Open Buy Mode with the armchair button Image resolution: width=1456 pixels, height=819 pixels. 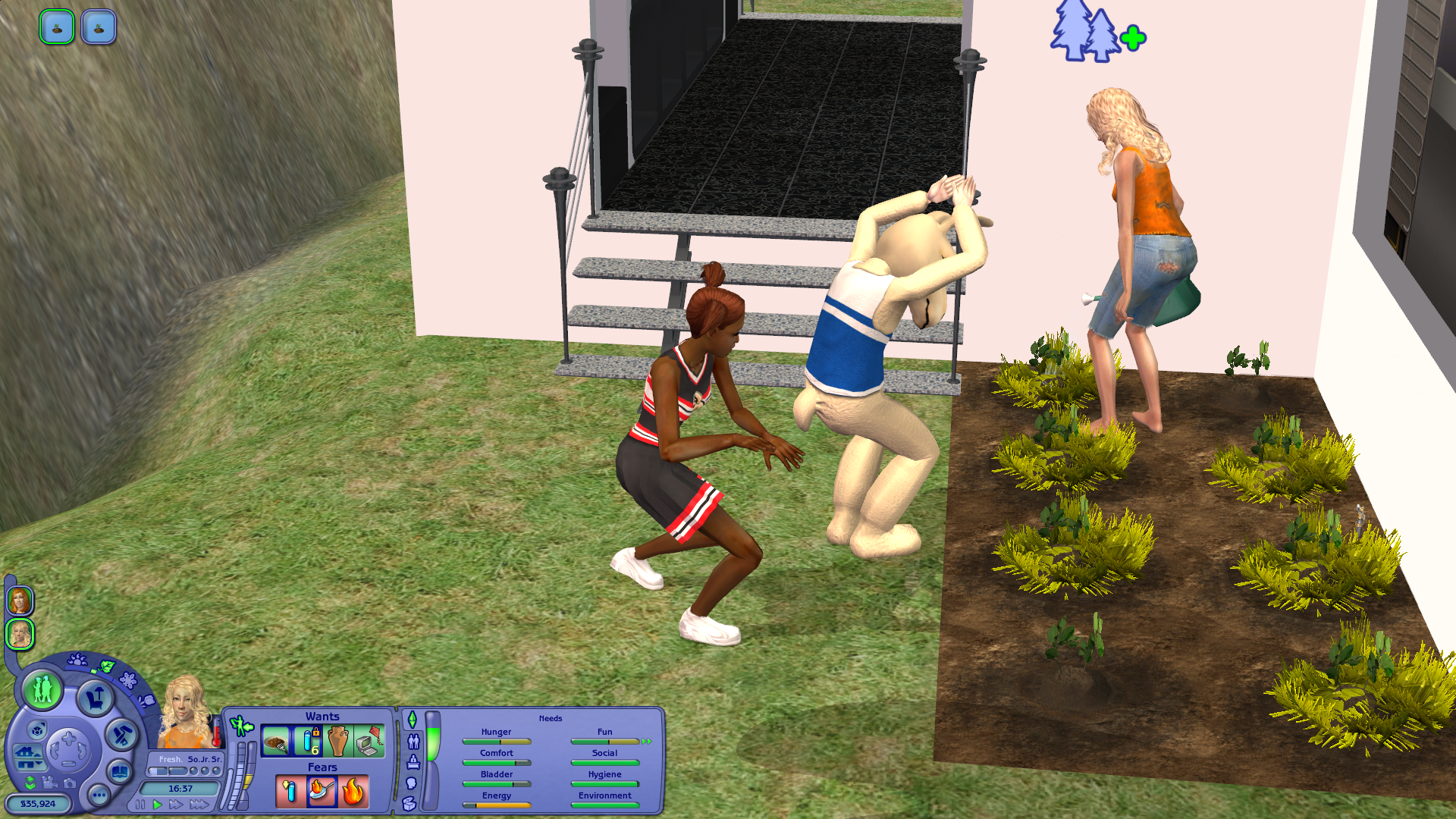pos(96,697)
